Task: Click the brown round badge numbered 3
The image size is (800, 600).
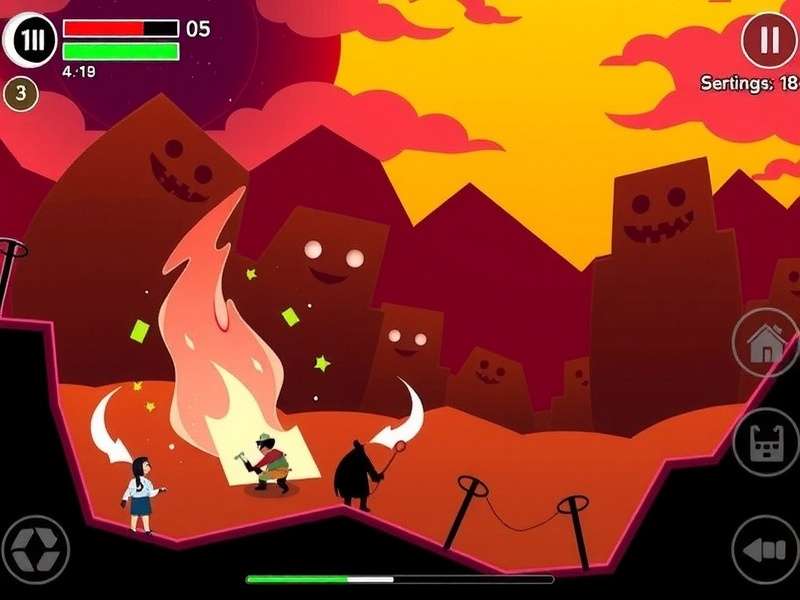Action: coord(21,94)
